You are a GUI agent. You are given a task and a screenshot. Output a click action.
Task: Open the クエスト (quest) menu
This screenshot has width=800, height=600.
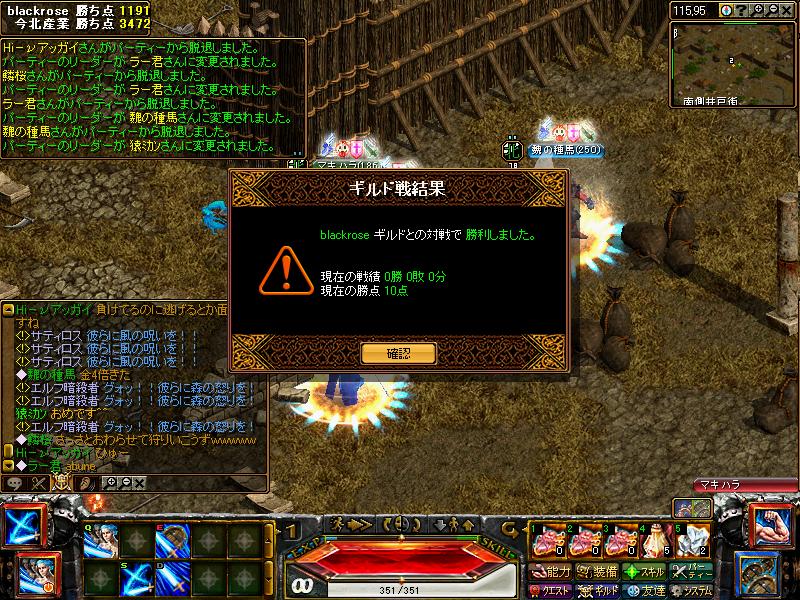point(551,590)
